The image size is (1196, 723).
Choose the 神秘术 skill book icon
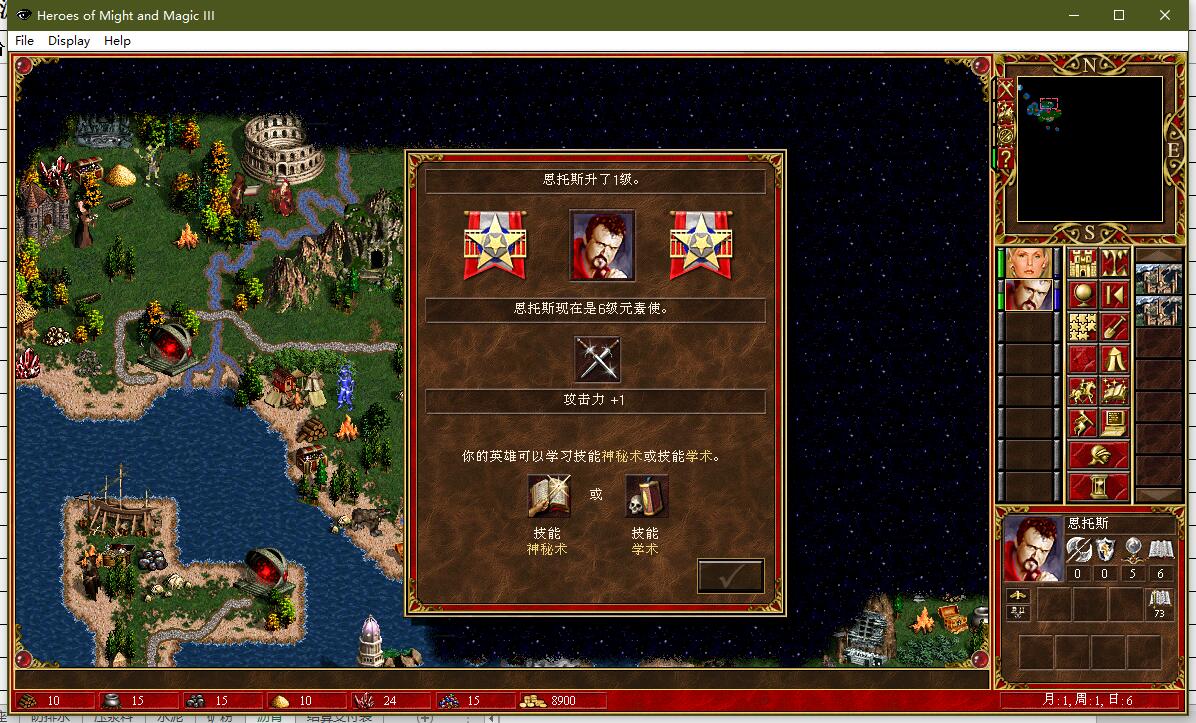[548, 496]
